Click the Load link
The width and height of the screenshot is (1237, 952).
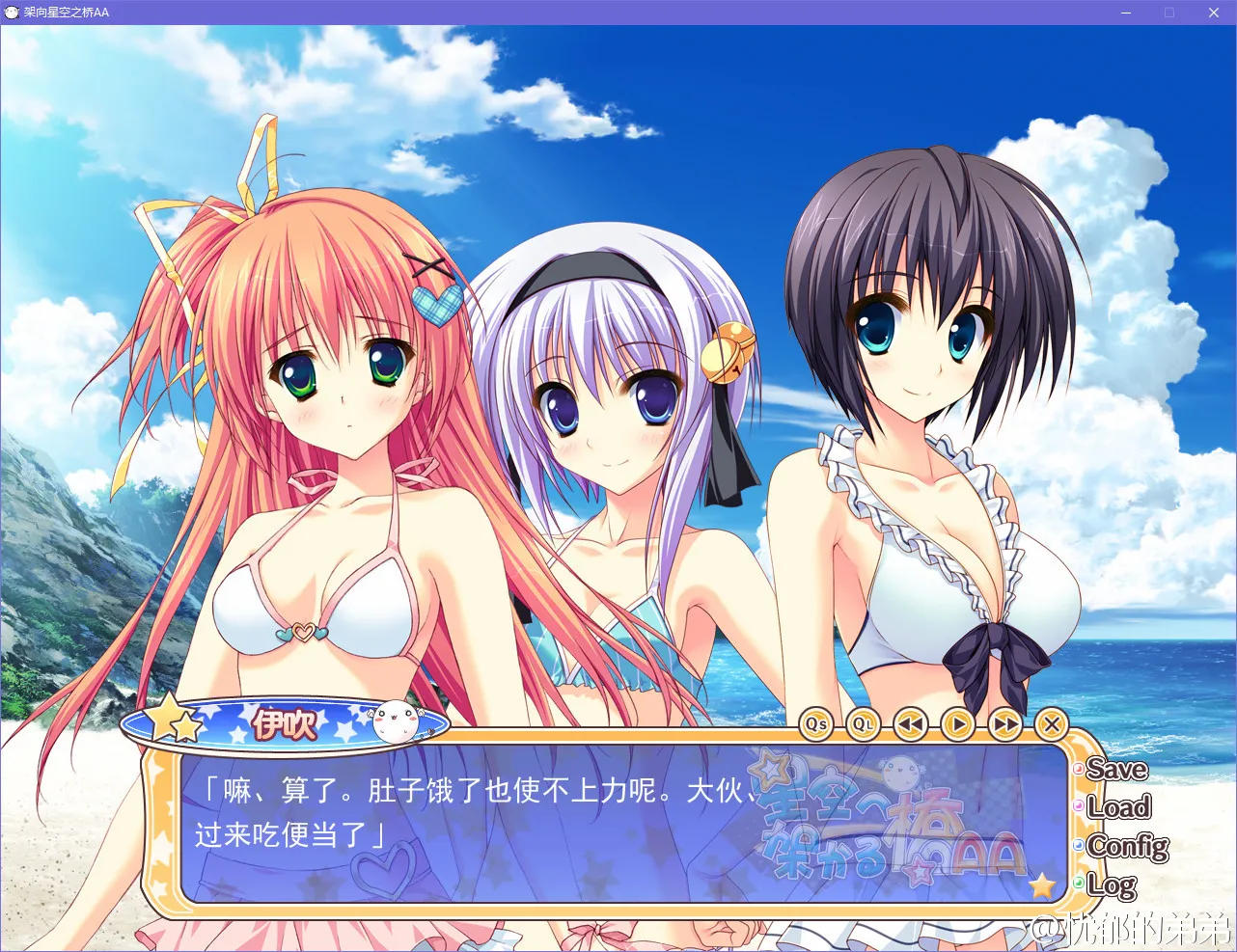coord(1119,809)
